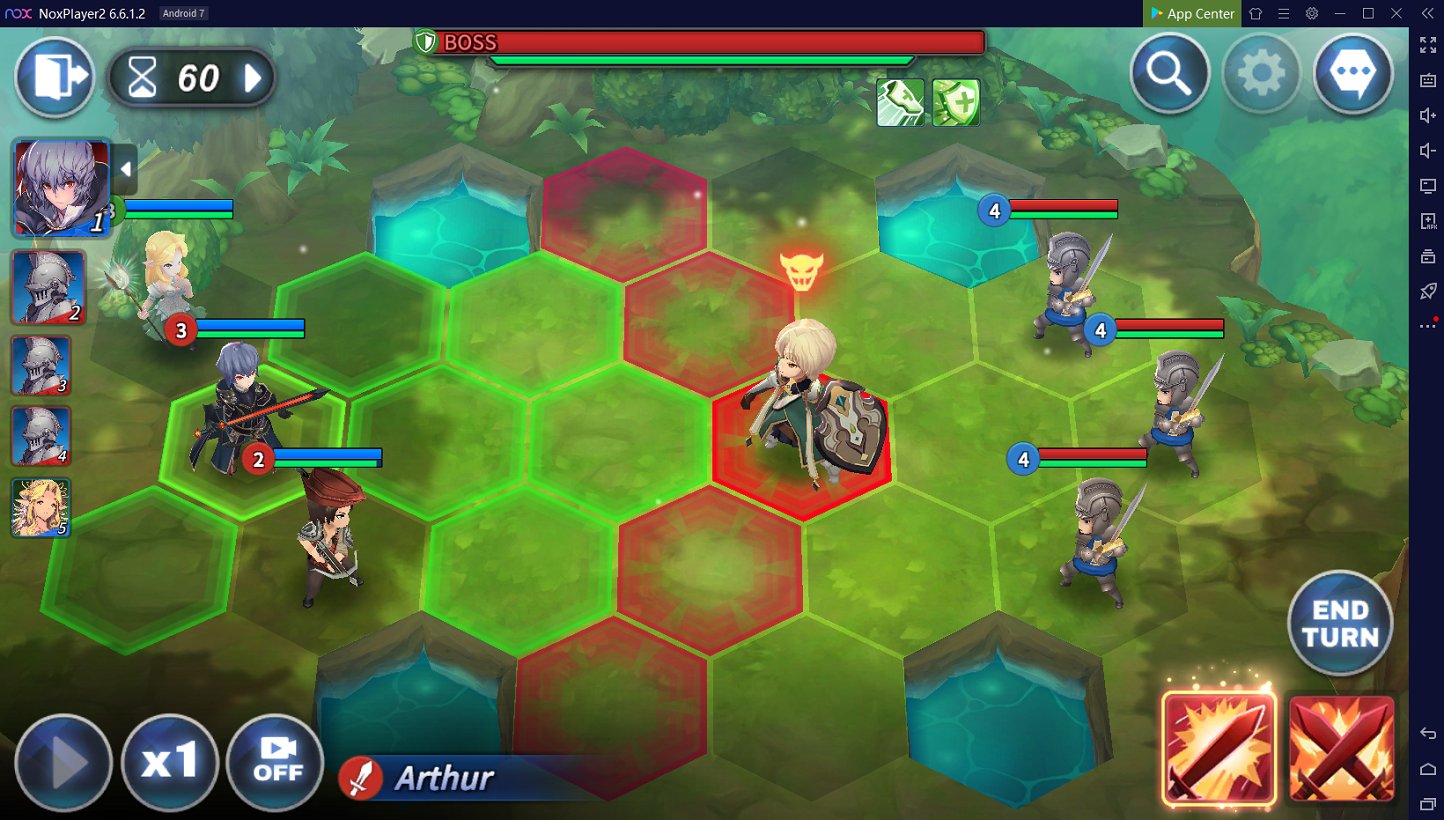
Task: Open the magnifying glass inspect button
Action: tap(1169, 75)
